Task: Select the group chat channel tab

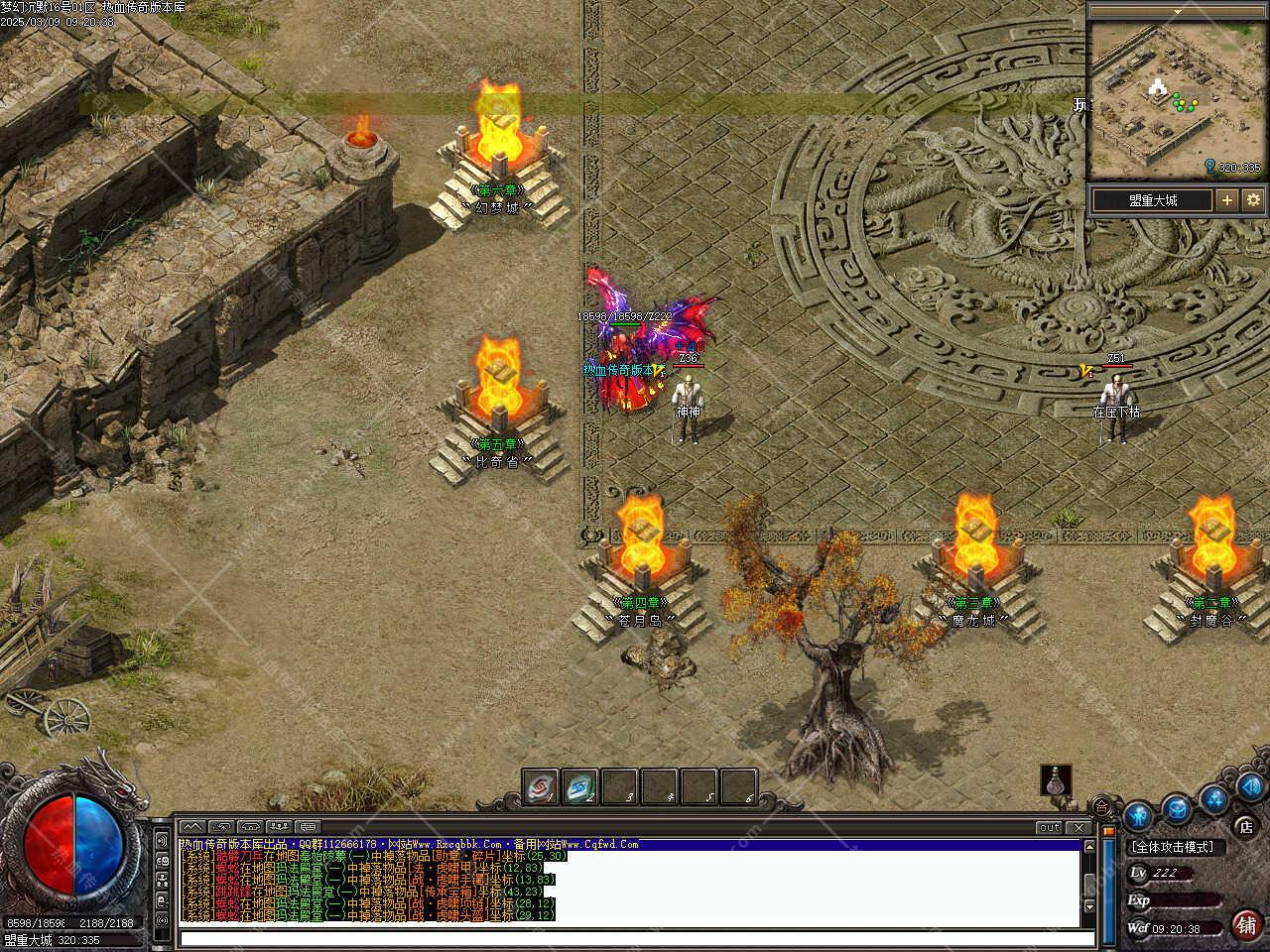Action: pos(279,826)
